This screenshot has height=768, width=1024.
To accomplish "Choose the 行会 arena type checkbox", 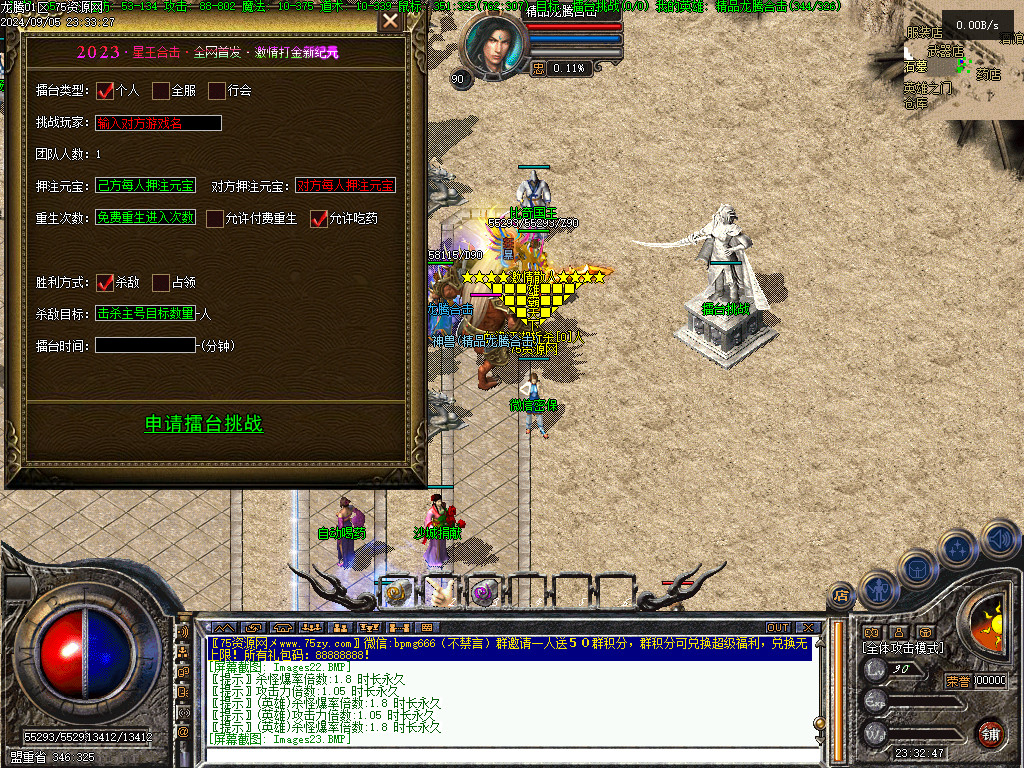I will (217, 91).
